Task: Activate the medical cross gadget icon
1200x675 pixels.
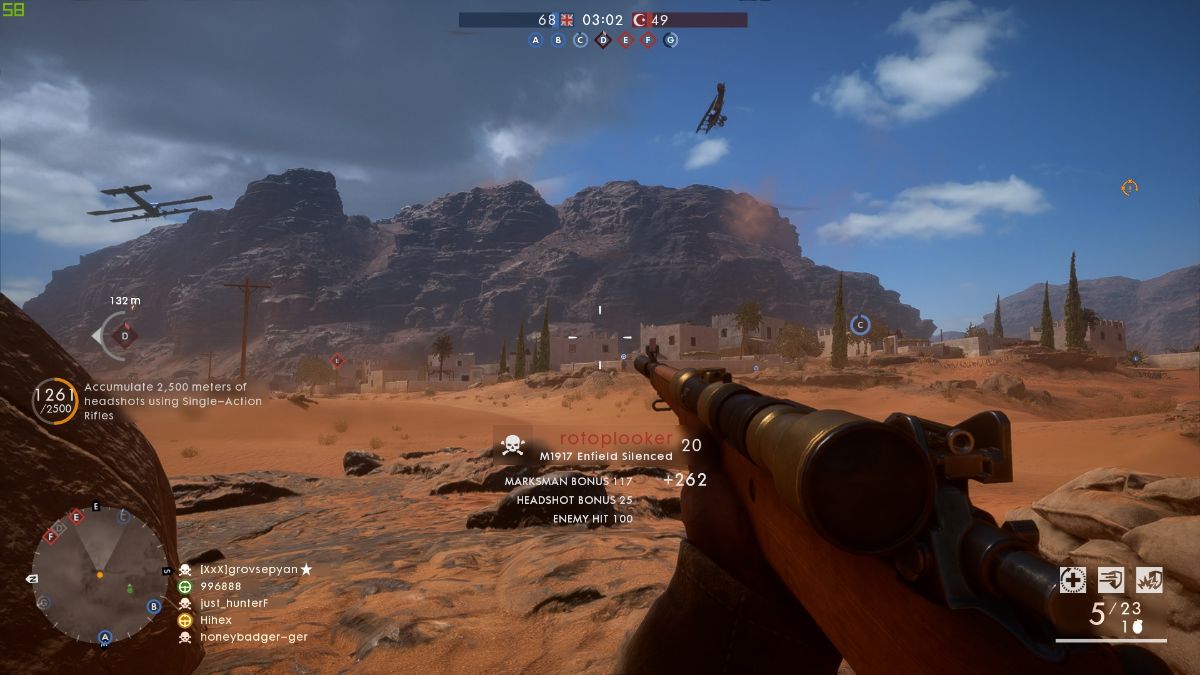Action: [1073, 579]
